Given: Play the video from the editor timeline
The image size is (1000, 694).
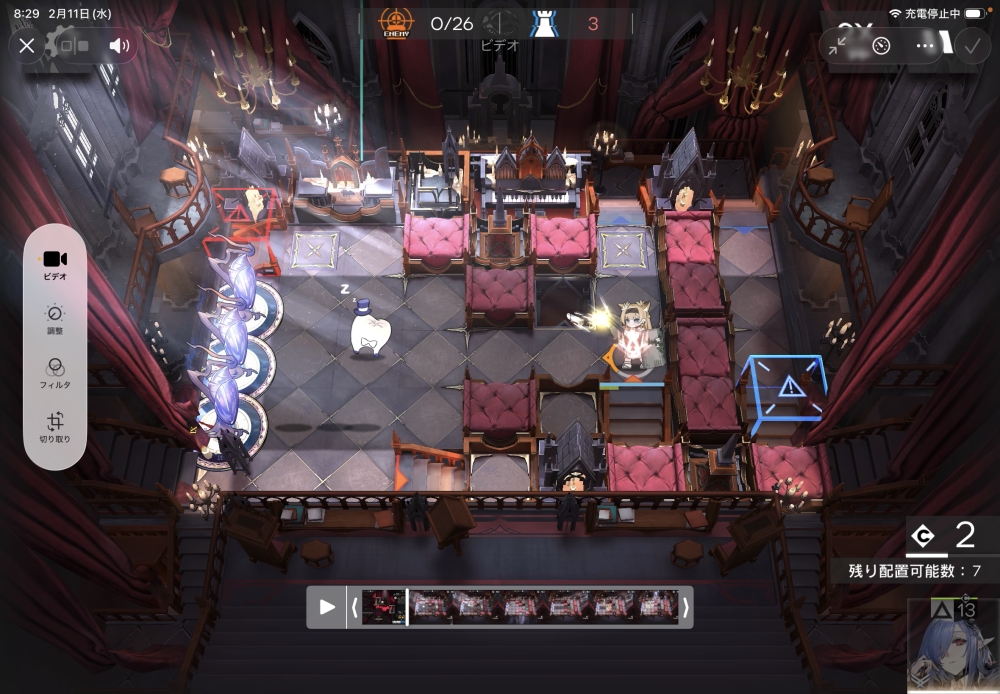Looking at the screenshot, I should [327, 607].
